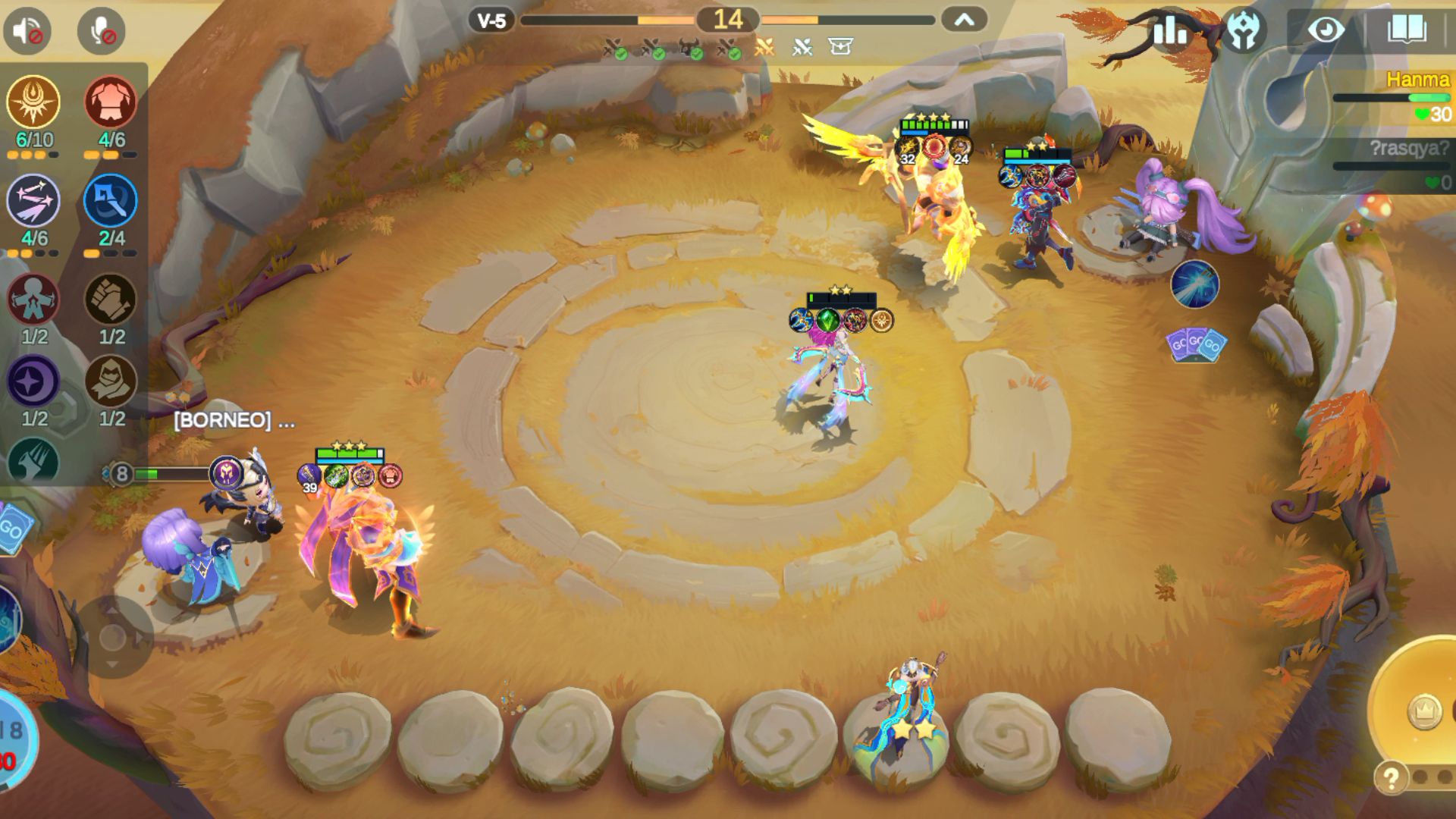Image resolution: width=1456 pixels, height=819 pixels.
Task: Toggle the muted microphone icon
Action: [101, 31]
